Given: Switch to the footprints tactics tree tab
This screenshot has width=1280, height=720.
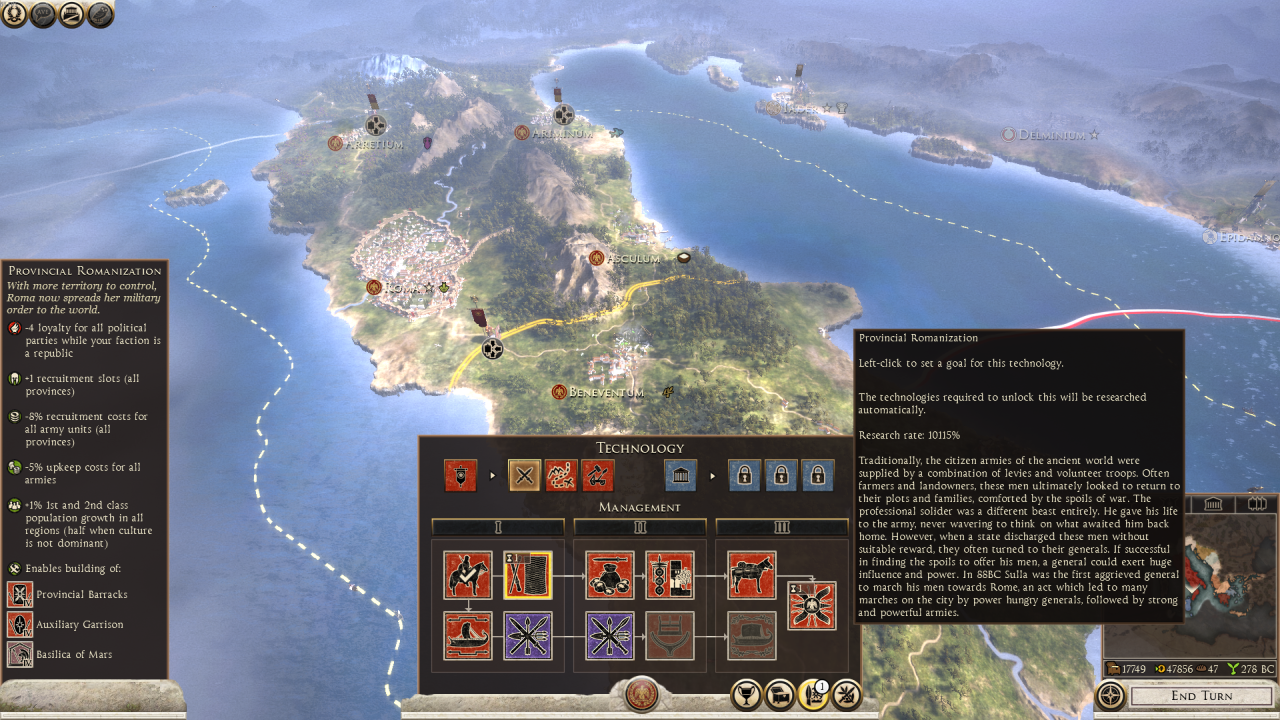Looking at the screenshot, I should pos(561,476).
